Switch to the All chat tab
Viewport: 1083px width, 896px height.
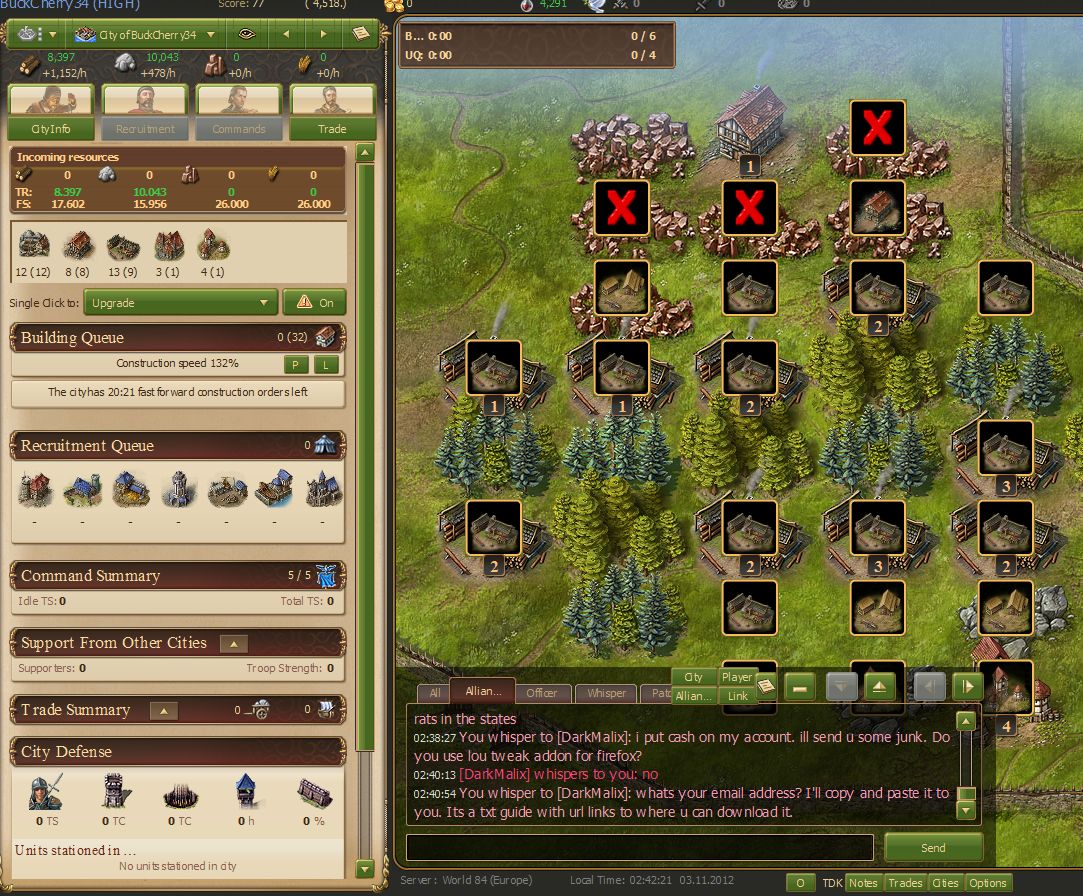(434, 693)
